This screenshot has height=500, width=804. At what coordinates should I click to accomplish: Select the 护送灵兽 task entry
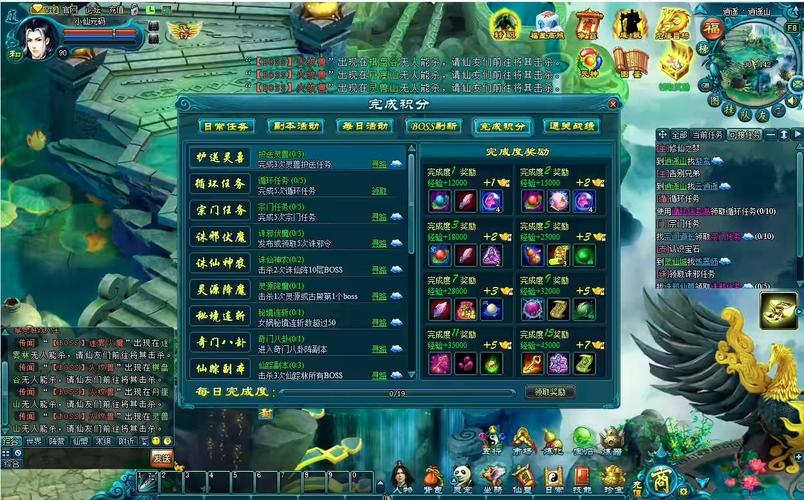coord(221,158)
